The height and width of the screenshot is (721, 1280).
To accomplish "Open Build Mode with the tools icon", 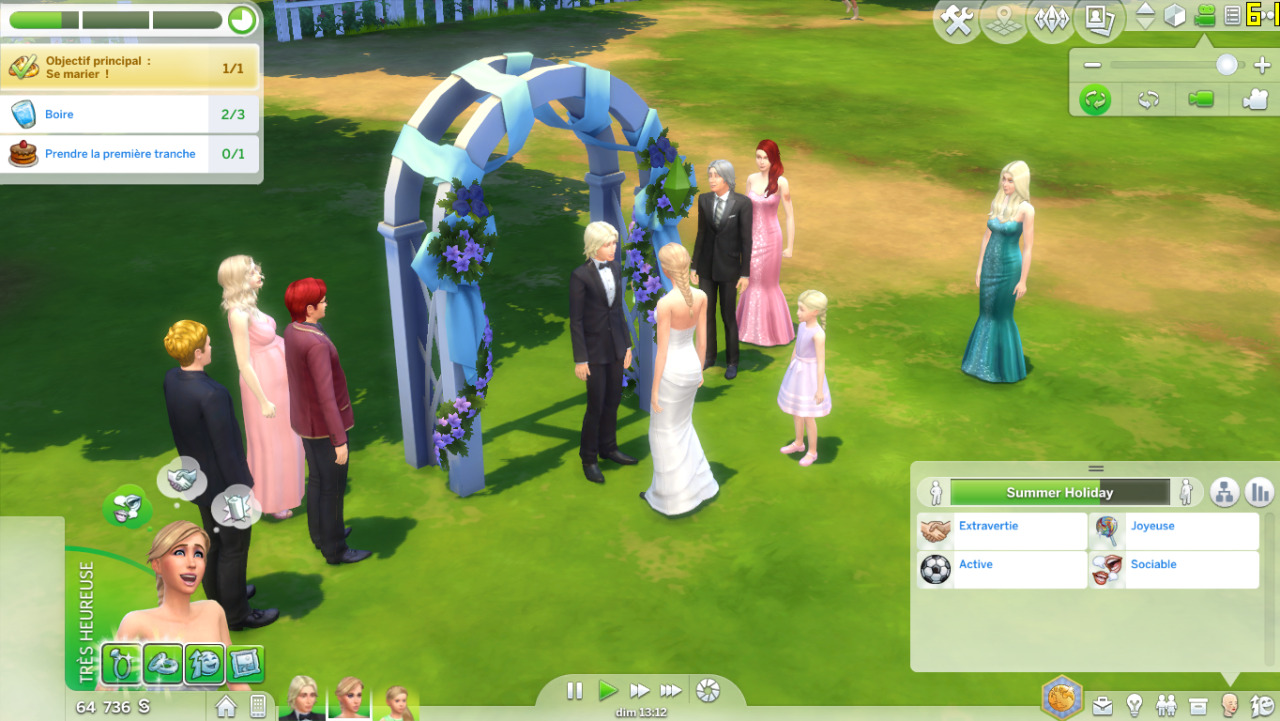I will click(957, 22).
